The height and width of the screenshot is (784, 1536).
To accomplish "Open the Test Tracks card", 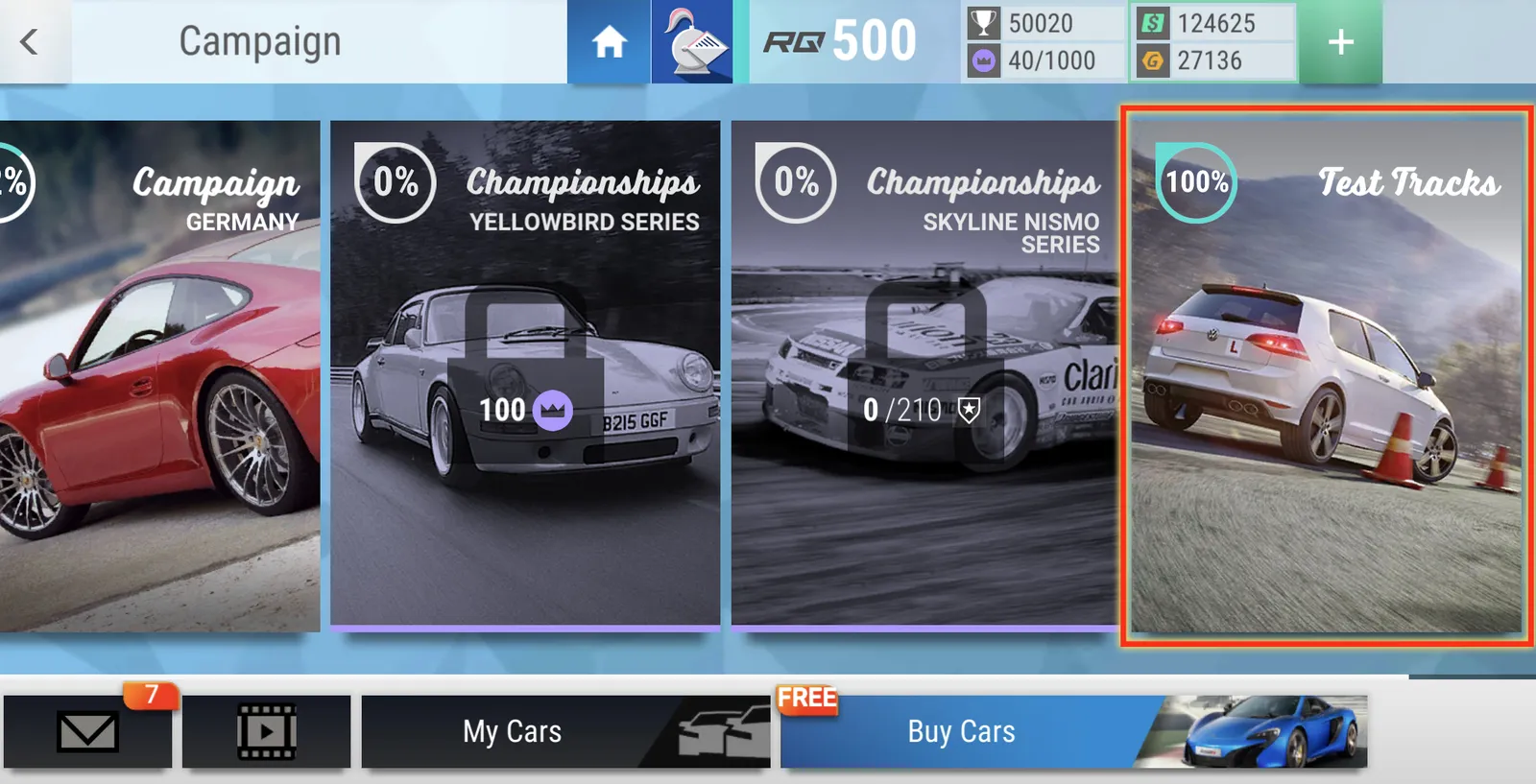I will coord(1326,375).
